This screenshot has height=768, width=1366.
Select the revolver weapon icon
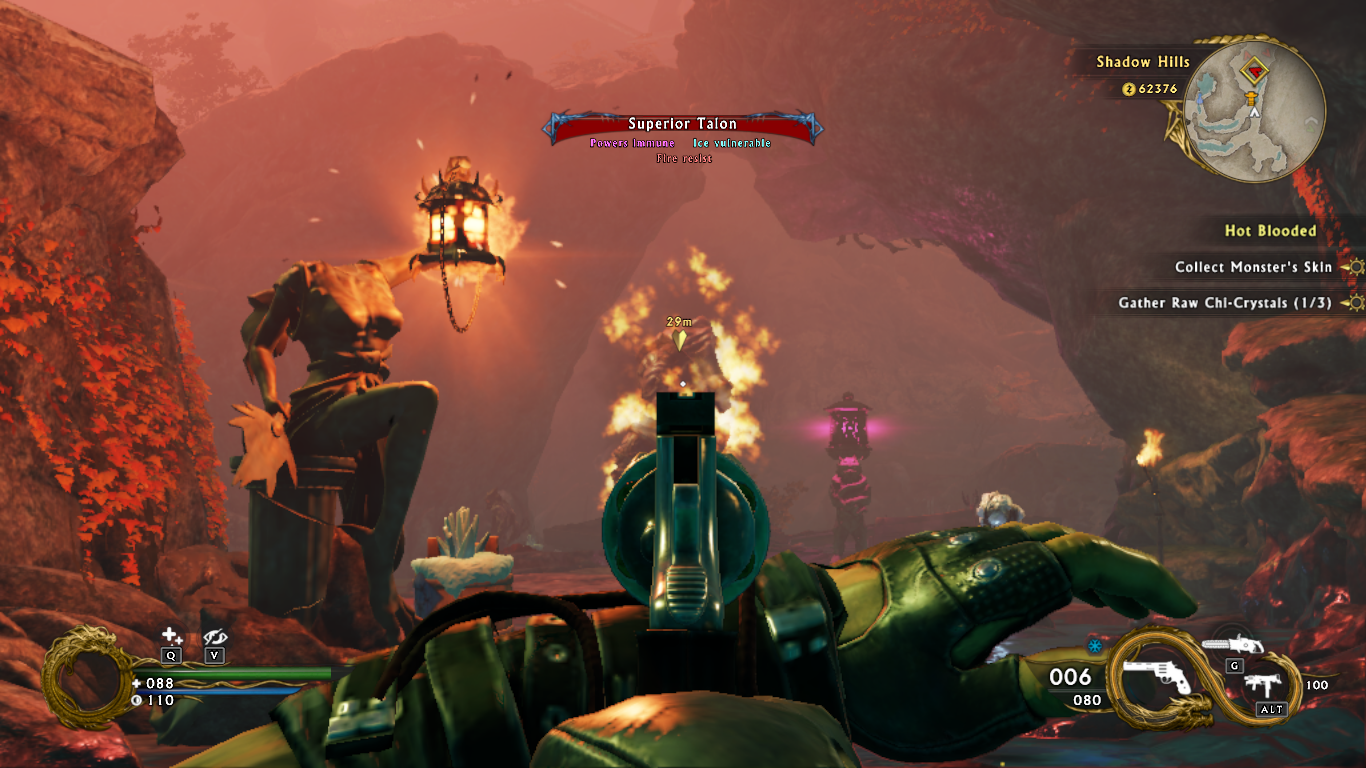click(x=1157, y=678)
